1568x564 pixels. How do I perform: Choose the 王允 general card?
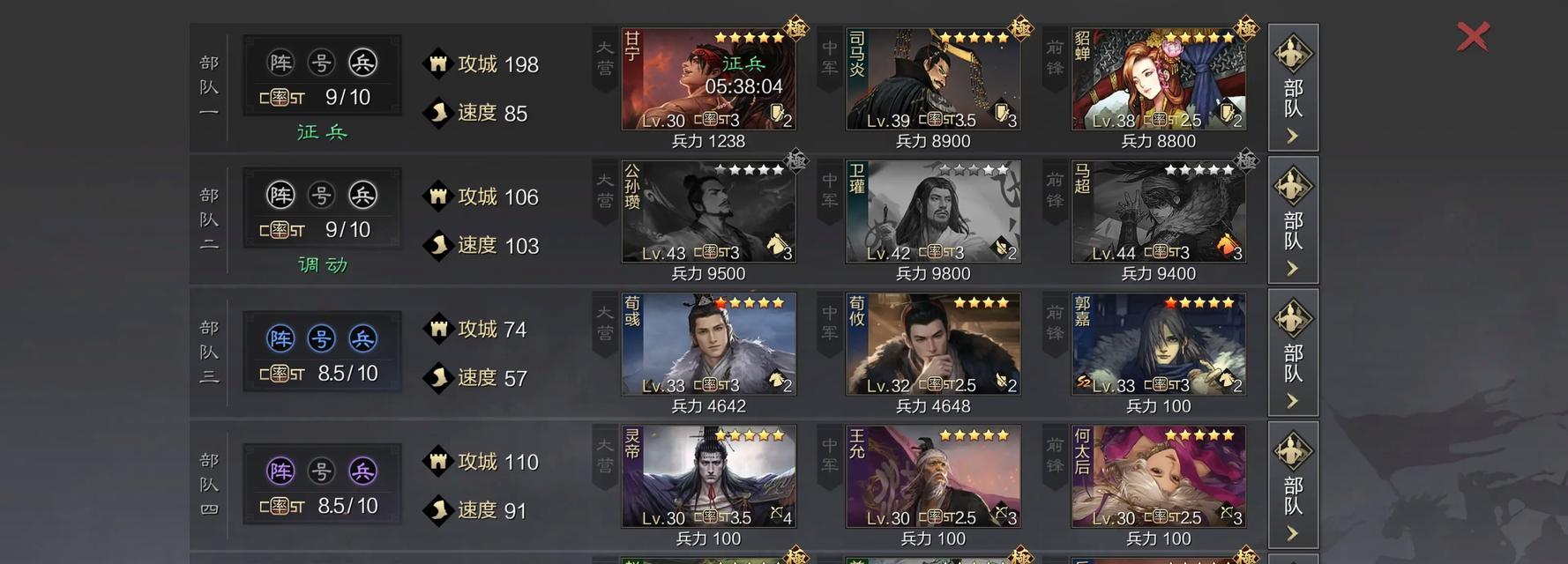[x=933, y=477]
